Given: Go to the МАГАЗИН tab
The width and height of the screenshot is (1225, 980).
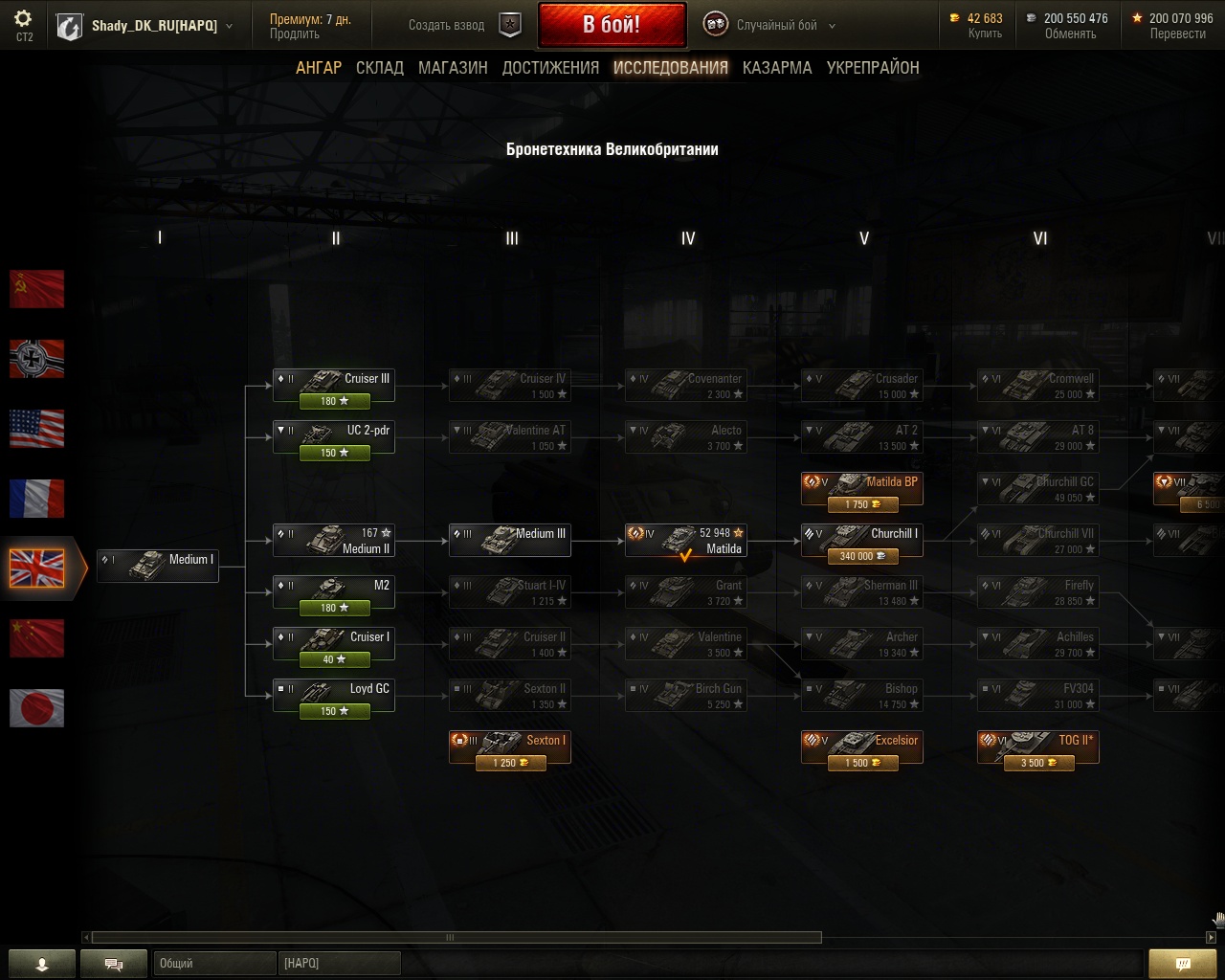Looking at the screenshot, I should (x=453, y=68).
